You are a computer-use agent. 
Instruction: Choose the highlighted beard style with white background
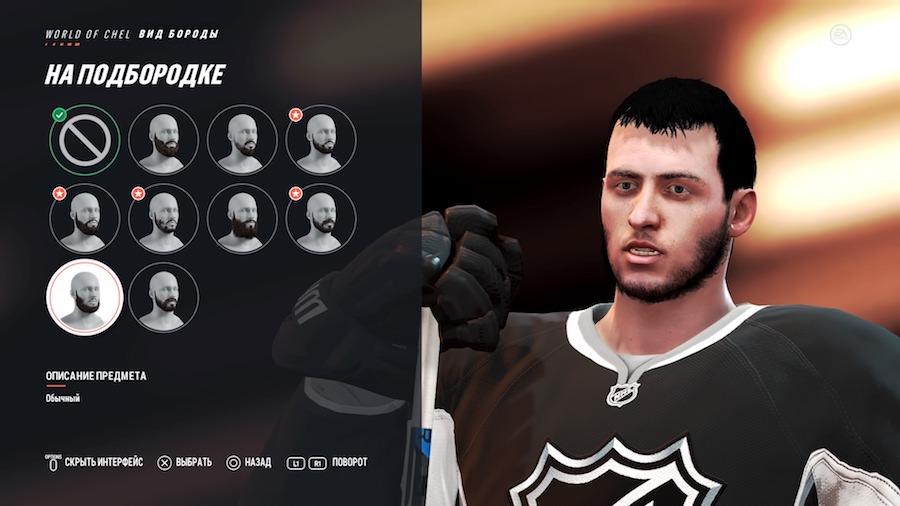click(84, 297)
